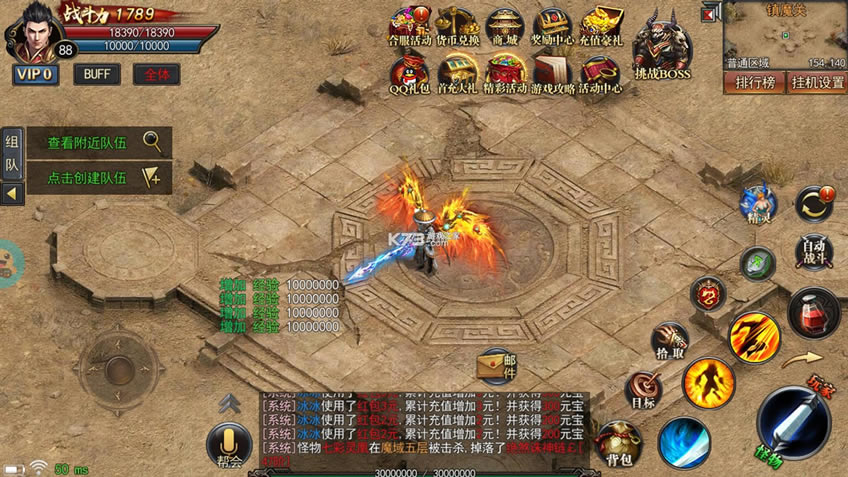This screenshot has height=477, width=848.
Task: Open the 游戏攻略 game guide book
Action: pos(553,75)
